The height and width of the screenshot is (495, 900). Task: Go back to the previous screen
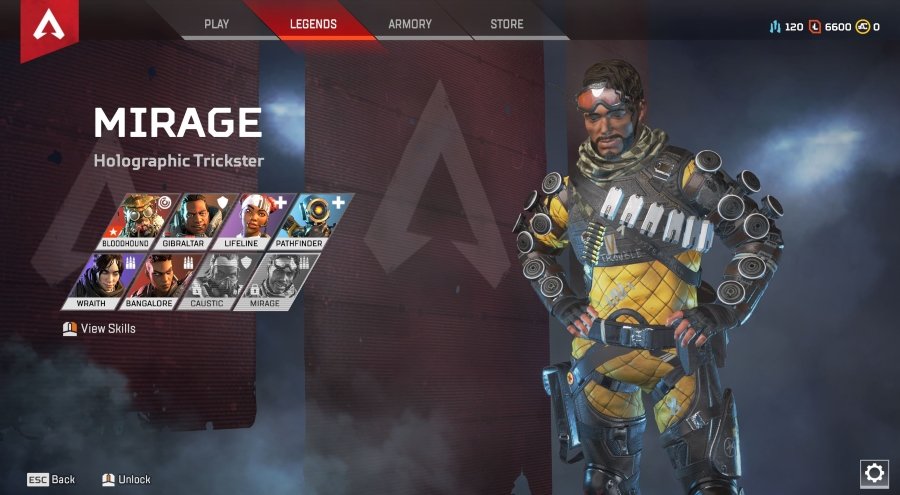pyautogui.click(x=51, y=479)
